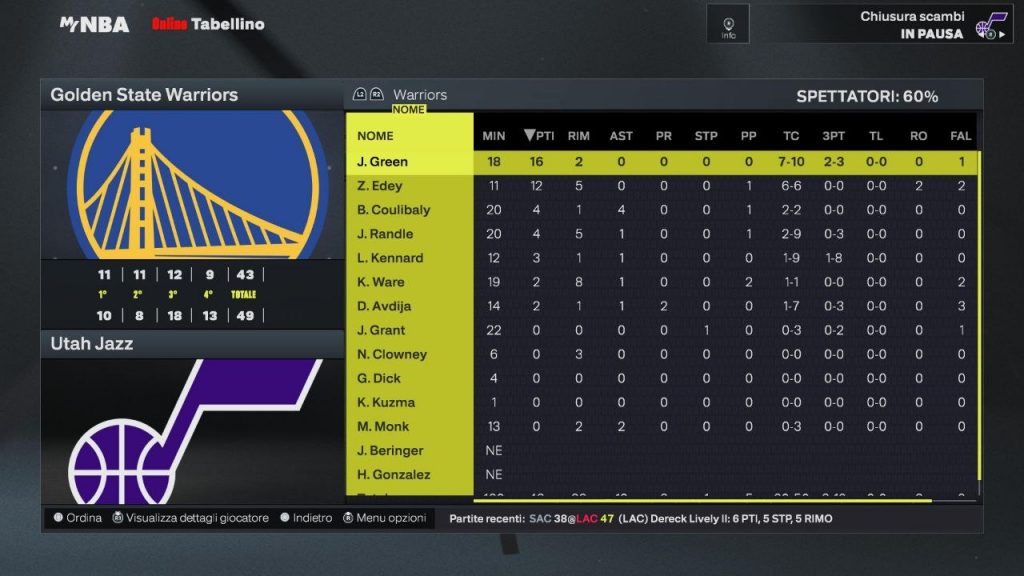Sort players by MIN column header

(494, 136)
